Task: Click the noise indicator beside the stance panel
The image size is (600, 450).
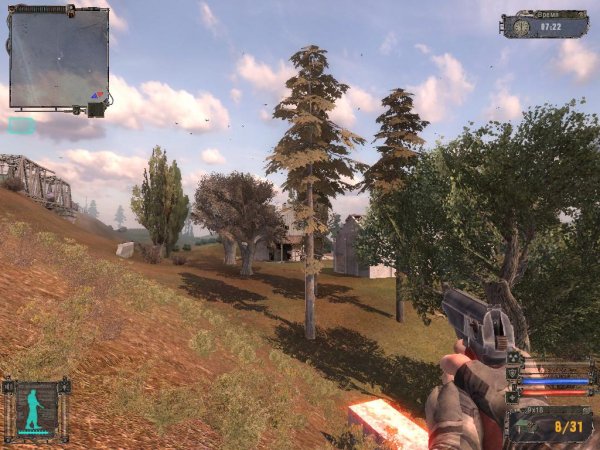Action: [x=6, y=386]
